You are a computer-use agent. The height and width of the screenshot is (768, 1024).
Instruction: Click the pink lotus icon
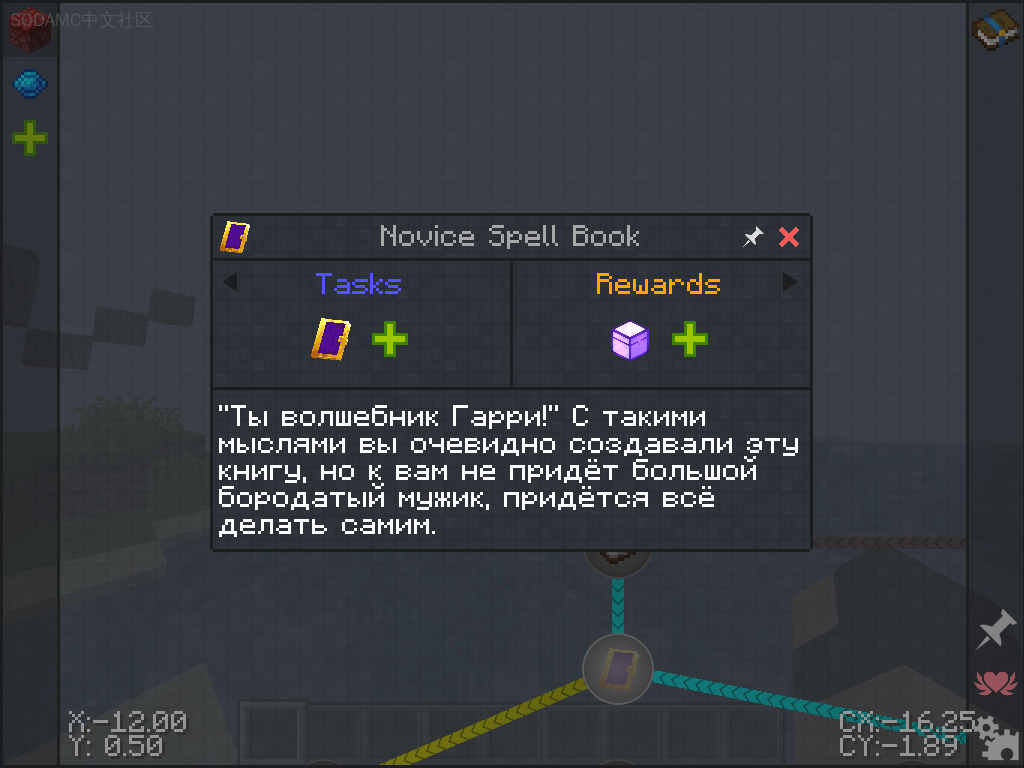click(994, 683)
